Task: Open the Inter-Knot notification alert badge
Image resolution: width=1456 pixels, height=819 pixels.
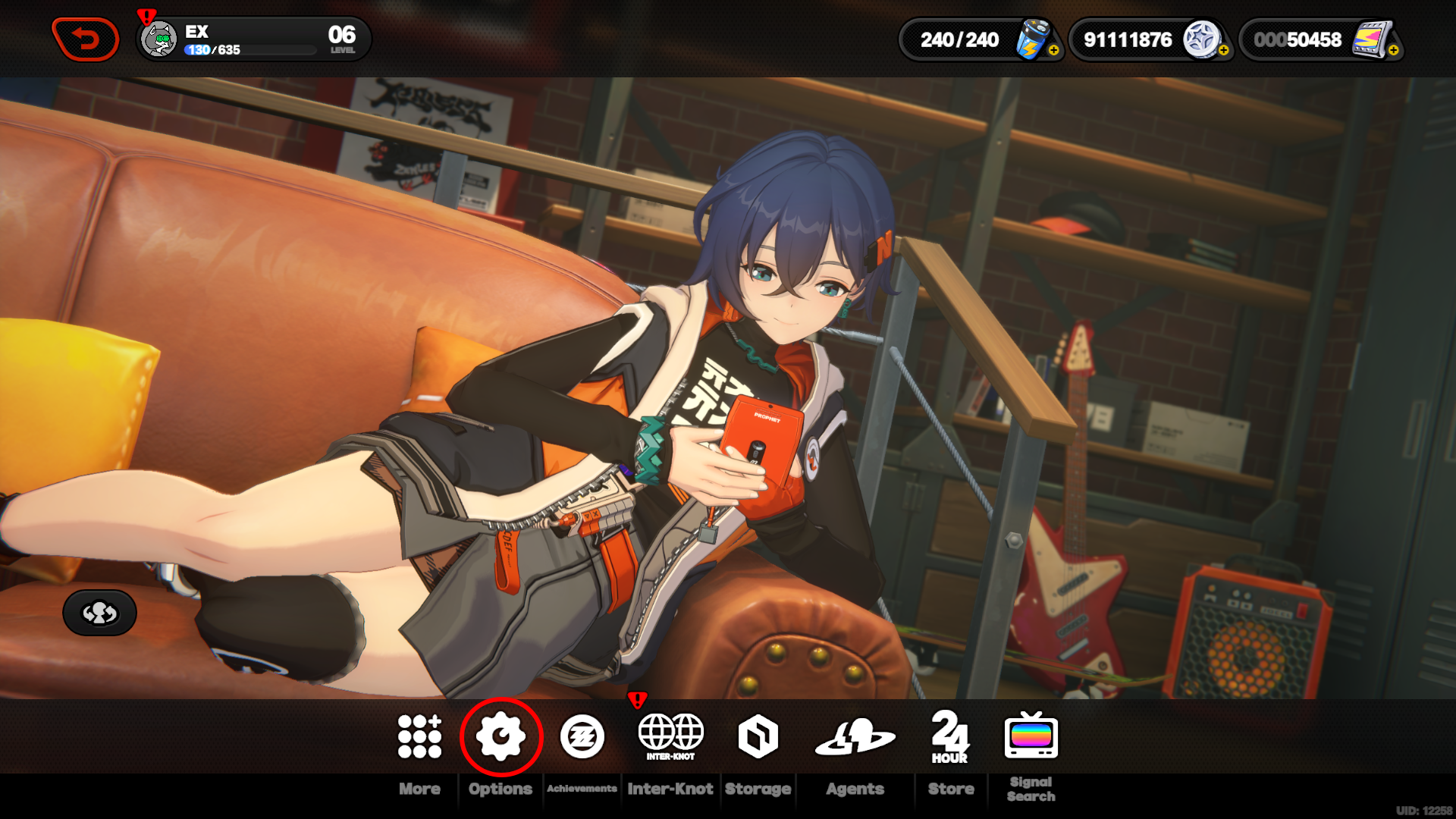Action: (x=638, y=699)
